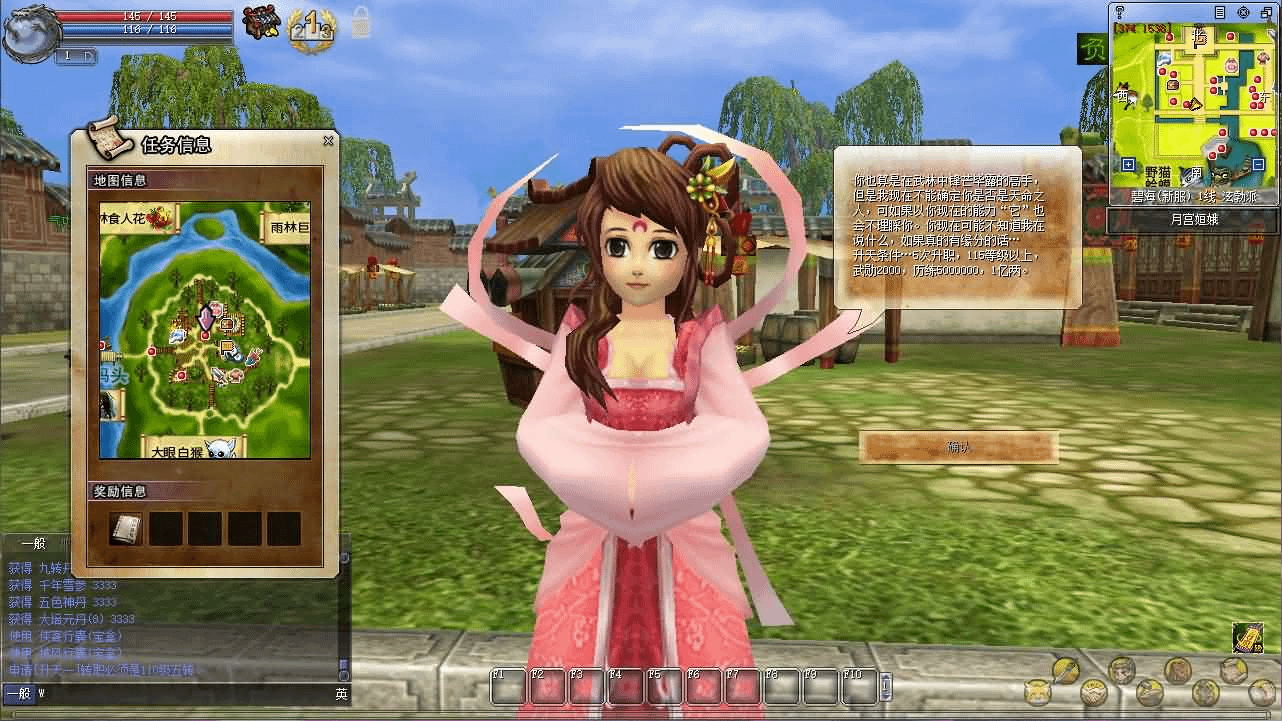
Task: Switch to the 一般 chat tab
Action: pyautogui.click(x=33, y=543)
